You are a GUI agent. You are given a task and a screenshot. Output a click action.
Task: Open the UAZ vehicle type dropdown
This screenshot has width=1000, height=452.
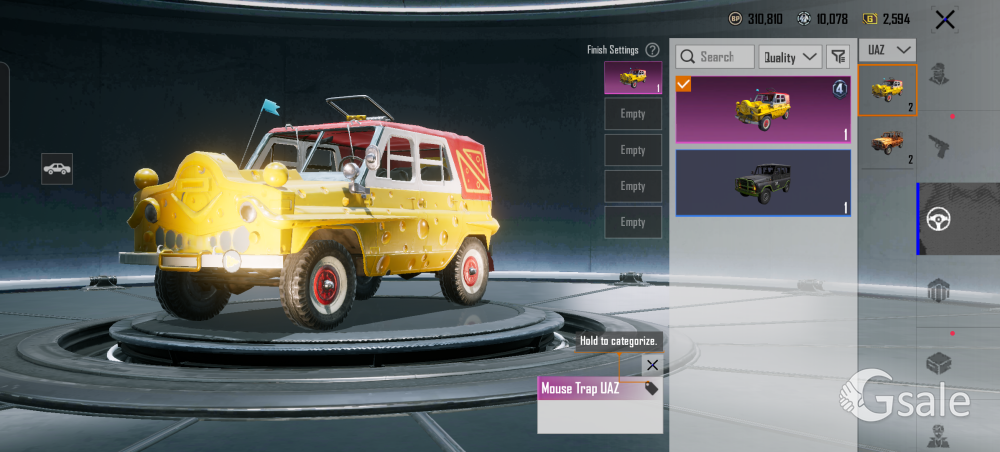pos(888,49)
